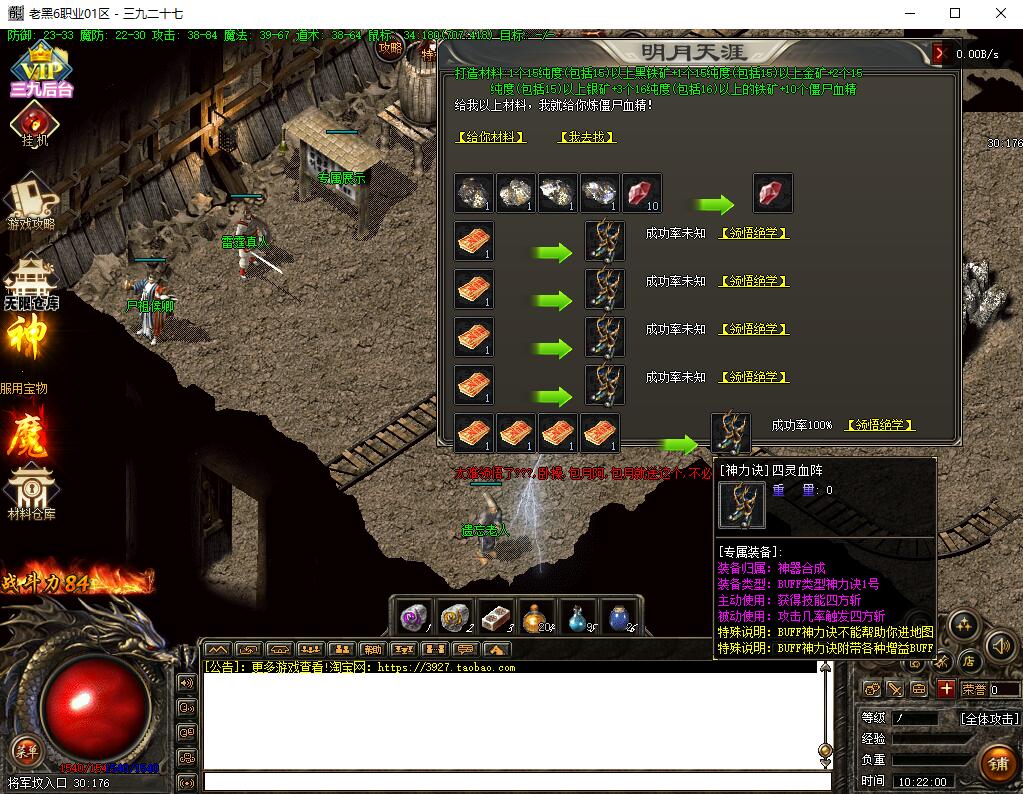The width and height of the screenshot is (1023, 794).
Task: Close the 明月天涯 dialog window
Action: tap(938, 53)
